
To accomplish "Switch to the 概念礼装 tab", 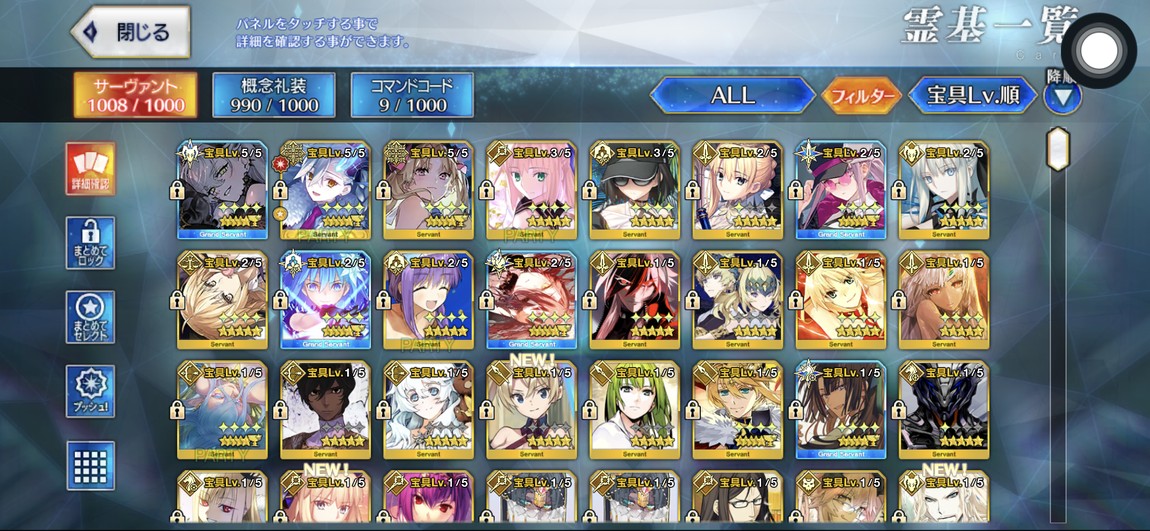I will [273, 95].
